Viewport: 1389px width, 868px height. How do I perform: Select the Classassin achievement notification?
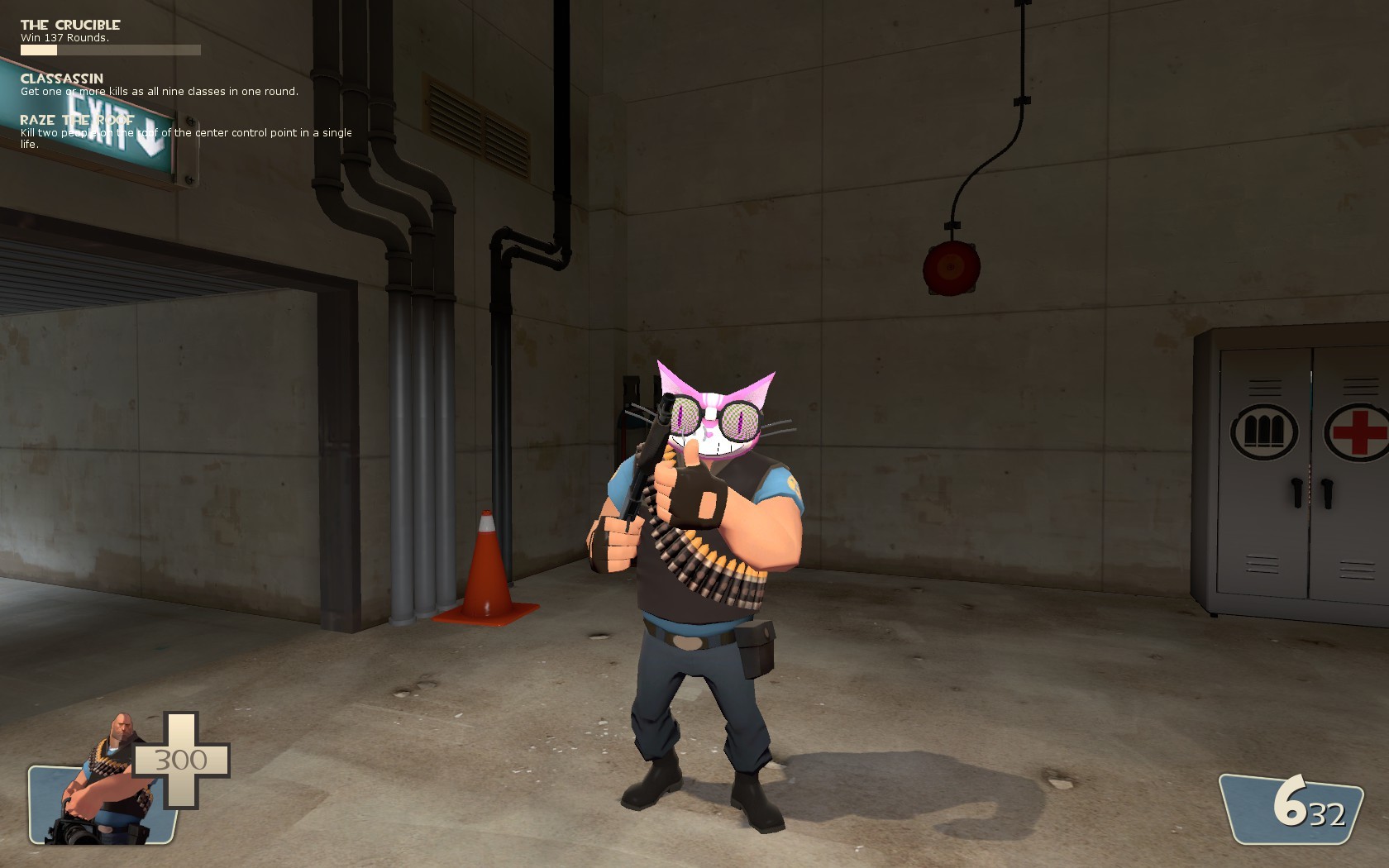[x=62, y=78]
